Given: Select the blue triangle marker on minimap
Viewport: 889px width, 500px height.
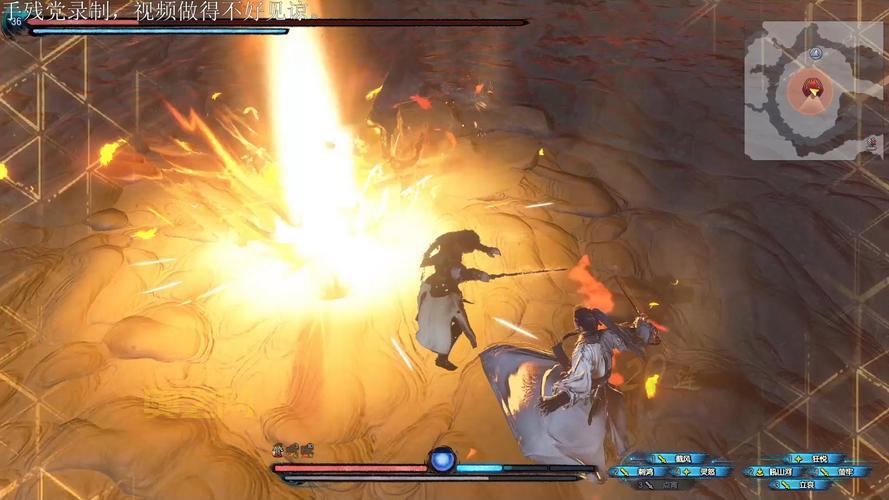Looking at the screenshot, I should pos(816,52).
